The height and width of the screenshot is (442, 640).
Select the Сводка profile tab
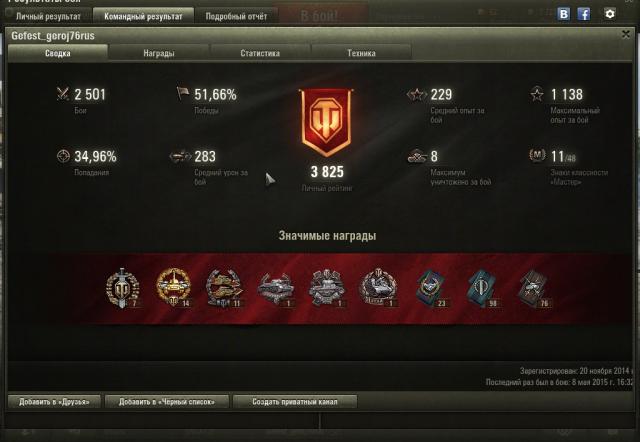[57, 53]
